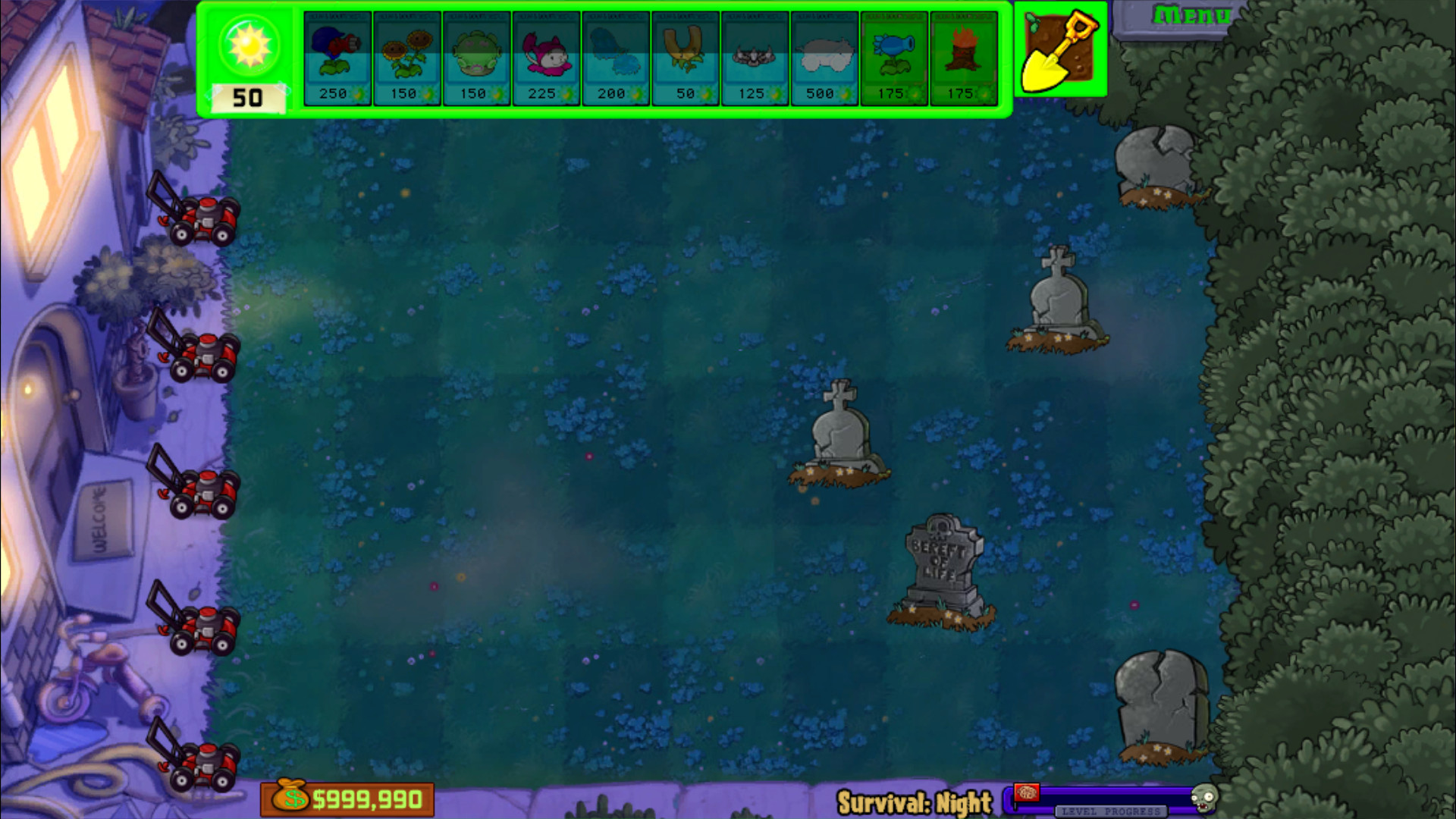The image size is (1456, 819).
Task: Select the Twin Sunflower seed packet
Action: coord(407,57)
